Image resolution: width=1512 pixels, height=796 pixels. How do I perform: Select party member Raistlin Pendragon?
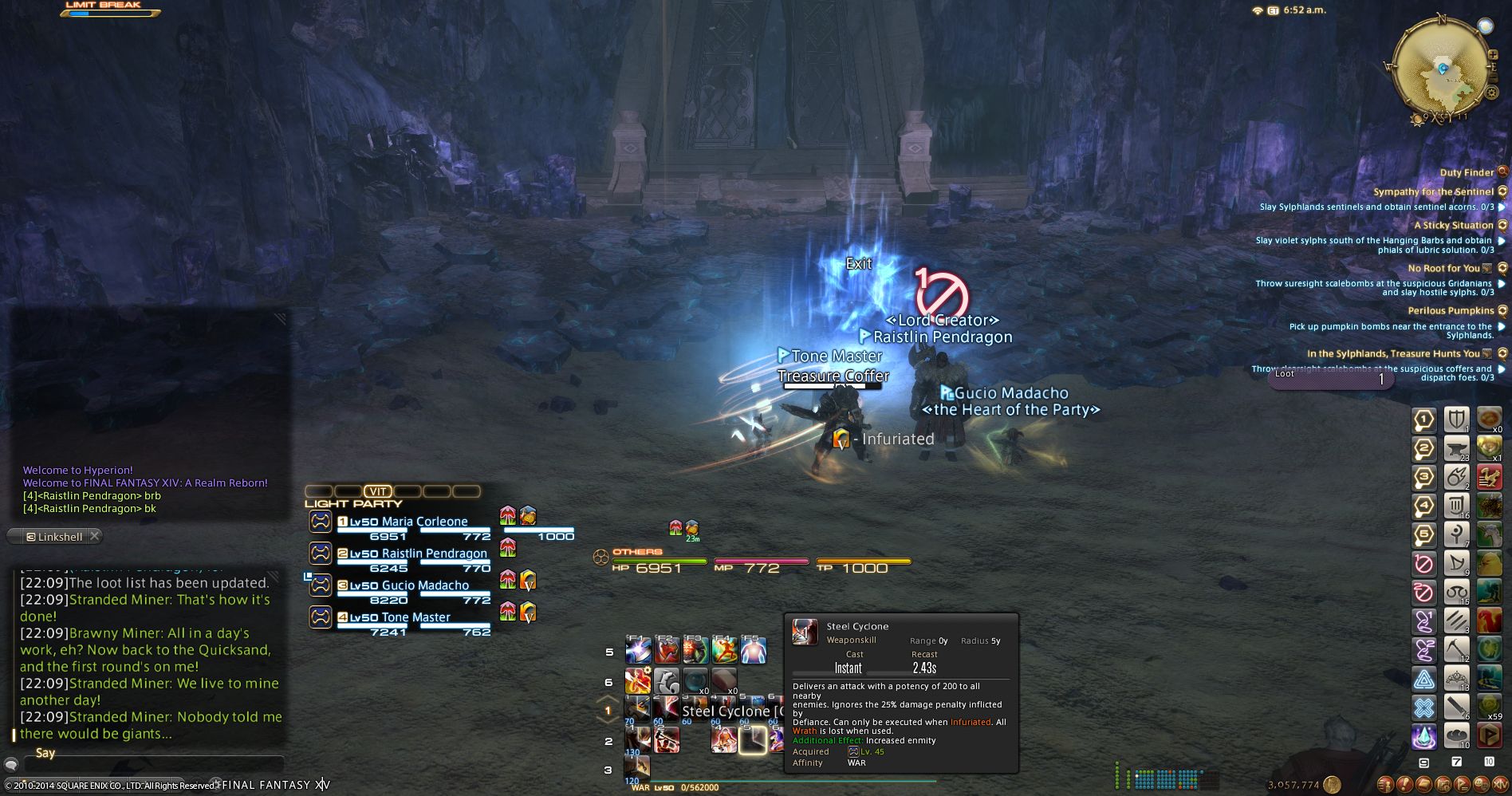(x=434, y=554)
